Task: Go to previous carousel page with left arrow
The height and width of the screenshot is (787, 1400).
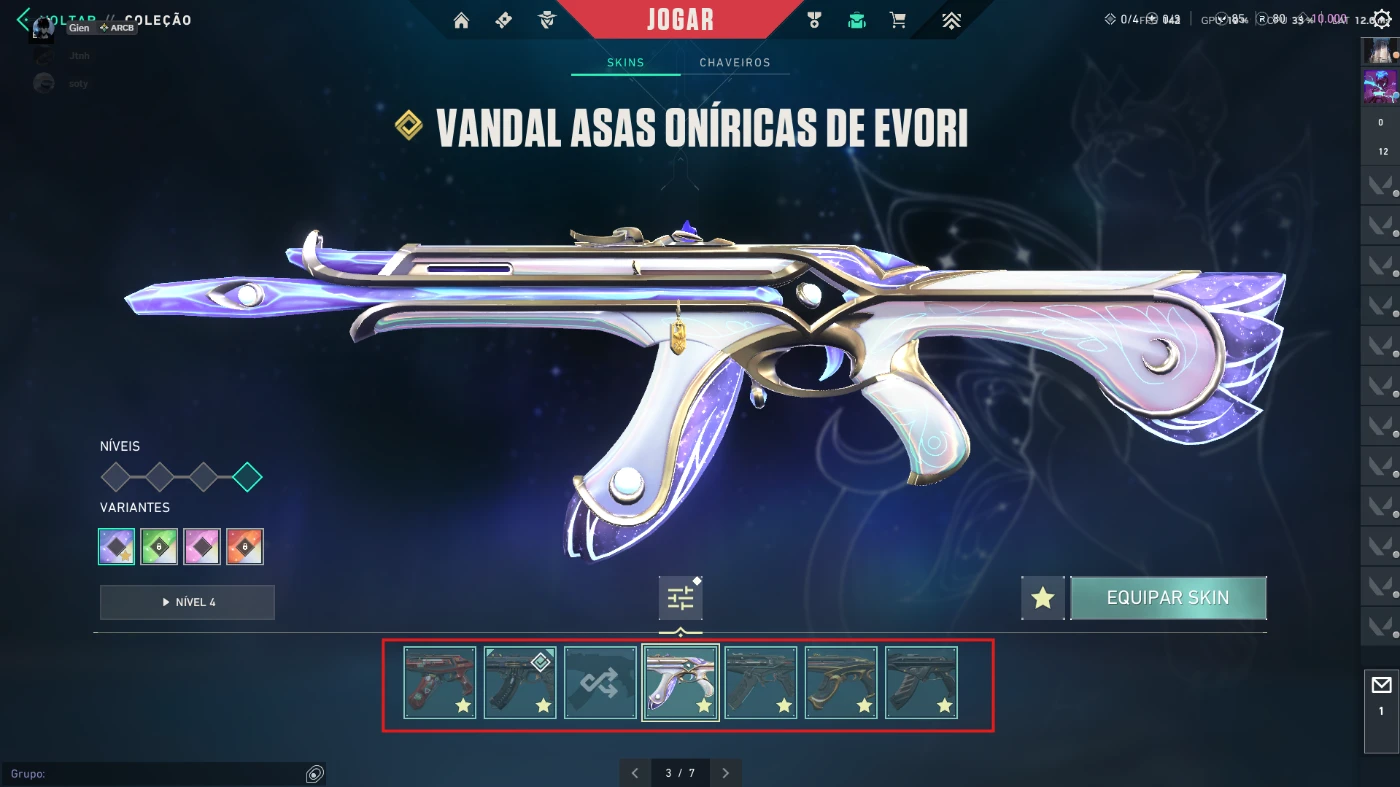Action: point(634,772)
